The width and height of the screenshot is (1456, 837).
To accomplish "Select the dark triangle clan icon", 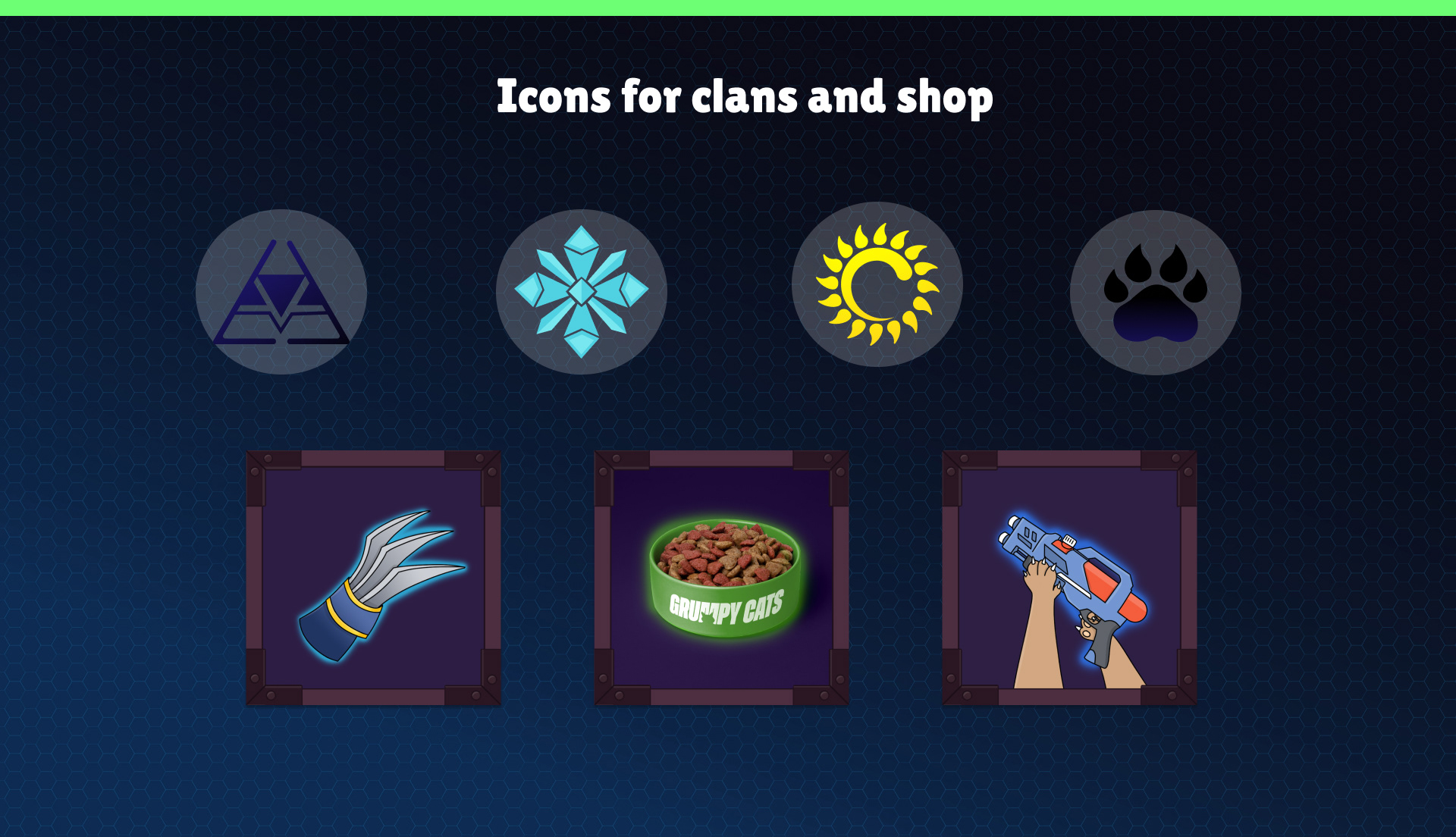I will [x=281, y=292].
